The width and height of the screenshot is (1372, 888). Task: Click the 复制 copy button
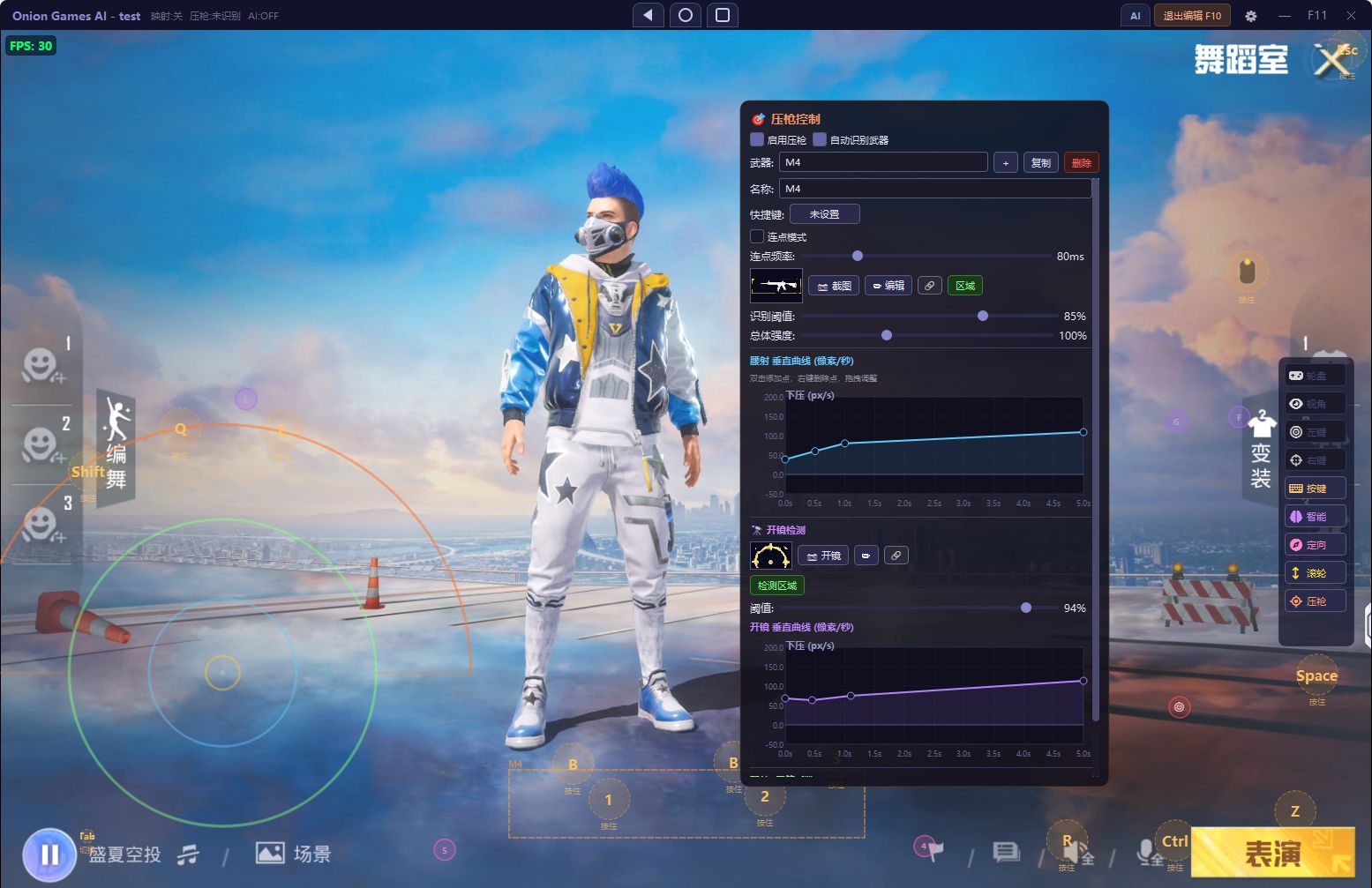point(1040,162)
